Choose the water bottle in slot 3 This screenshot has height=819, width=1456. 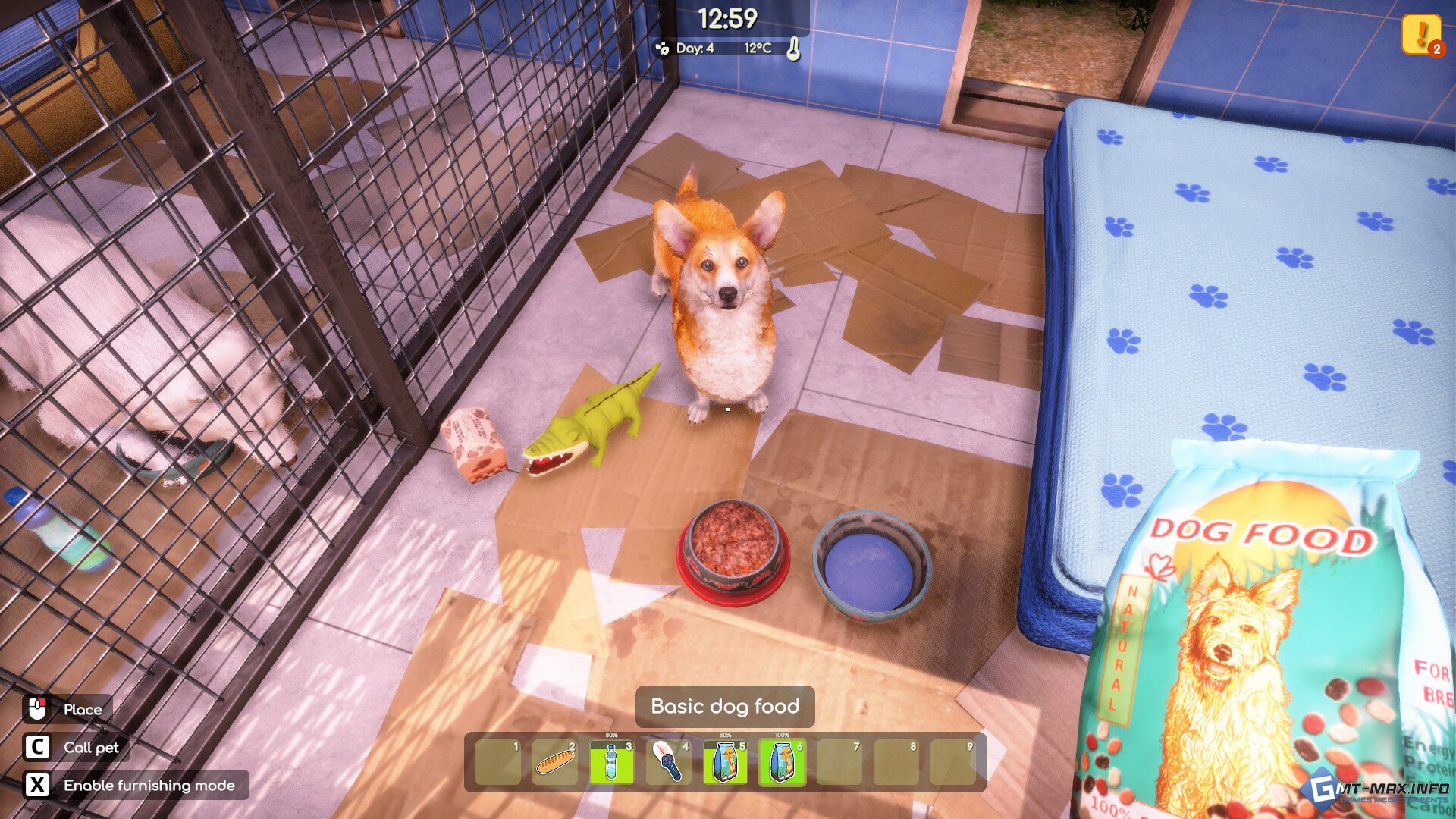611,762
